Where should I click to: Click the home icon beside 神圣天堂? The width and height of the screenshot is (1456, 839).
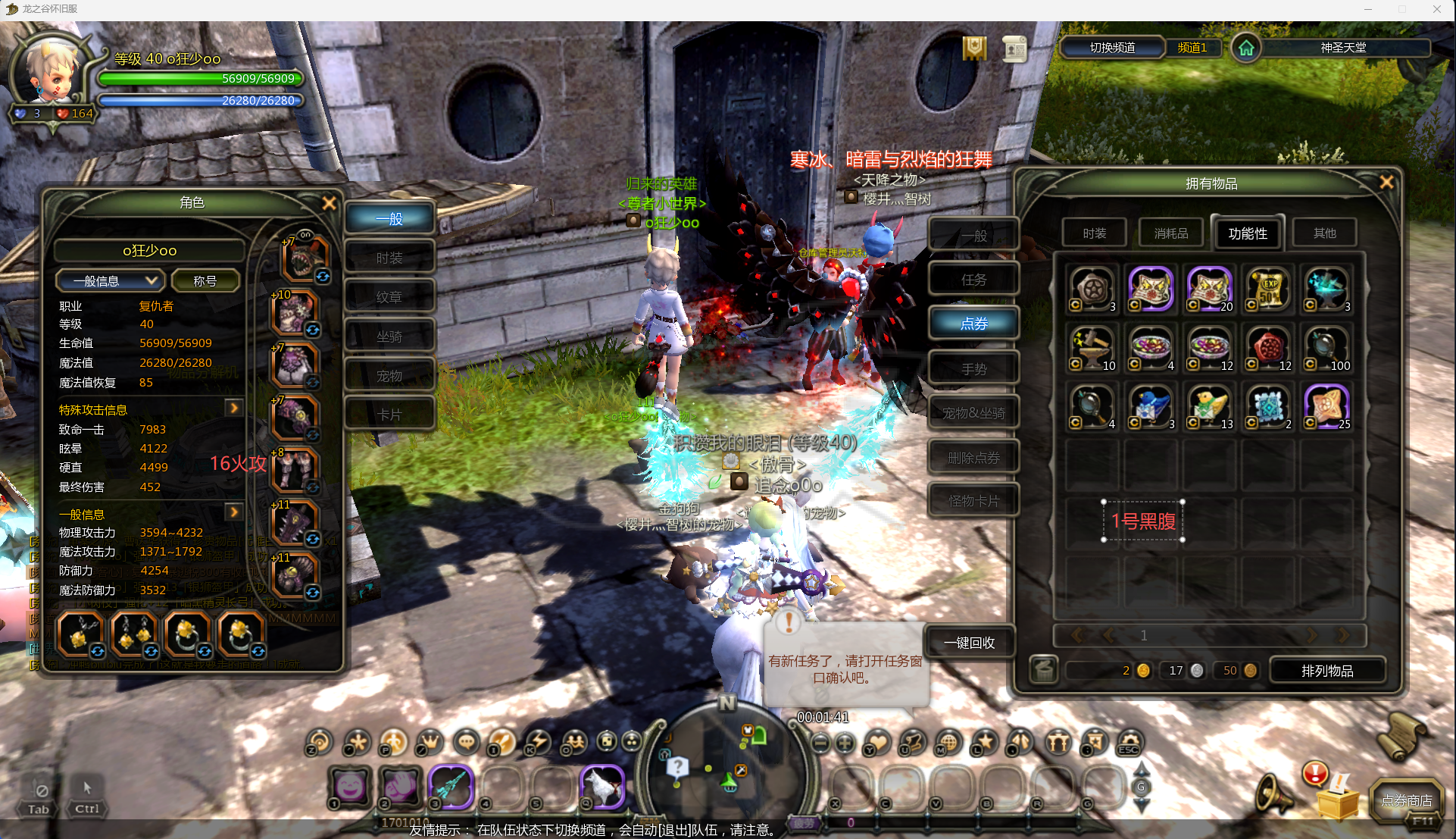(x=1246, y=48)
